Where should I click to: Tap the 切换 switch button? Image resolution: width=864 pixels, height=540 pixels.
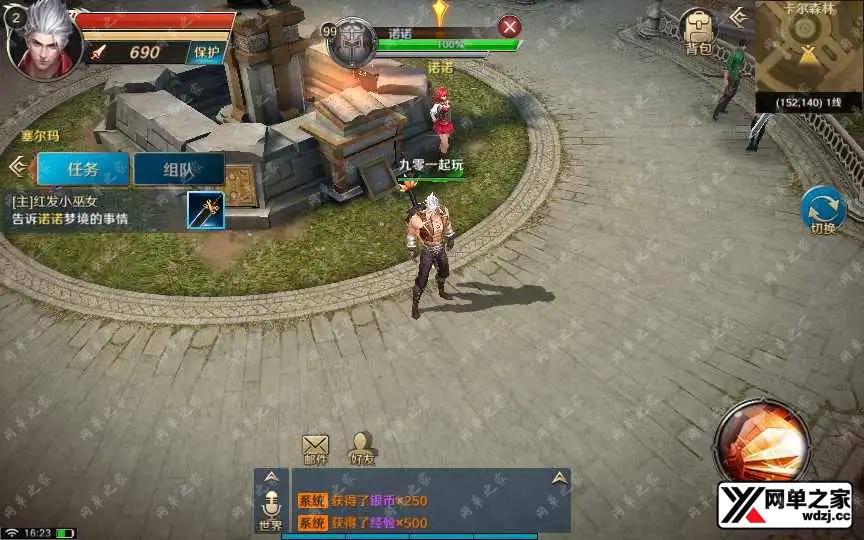click(823, 210)
